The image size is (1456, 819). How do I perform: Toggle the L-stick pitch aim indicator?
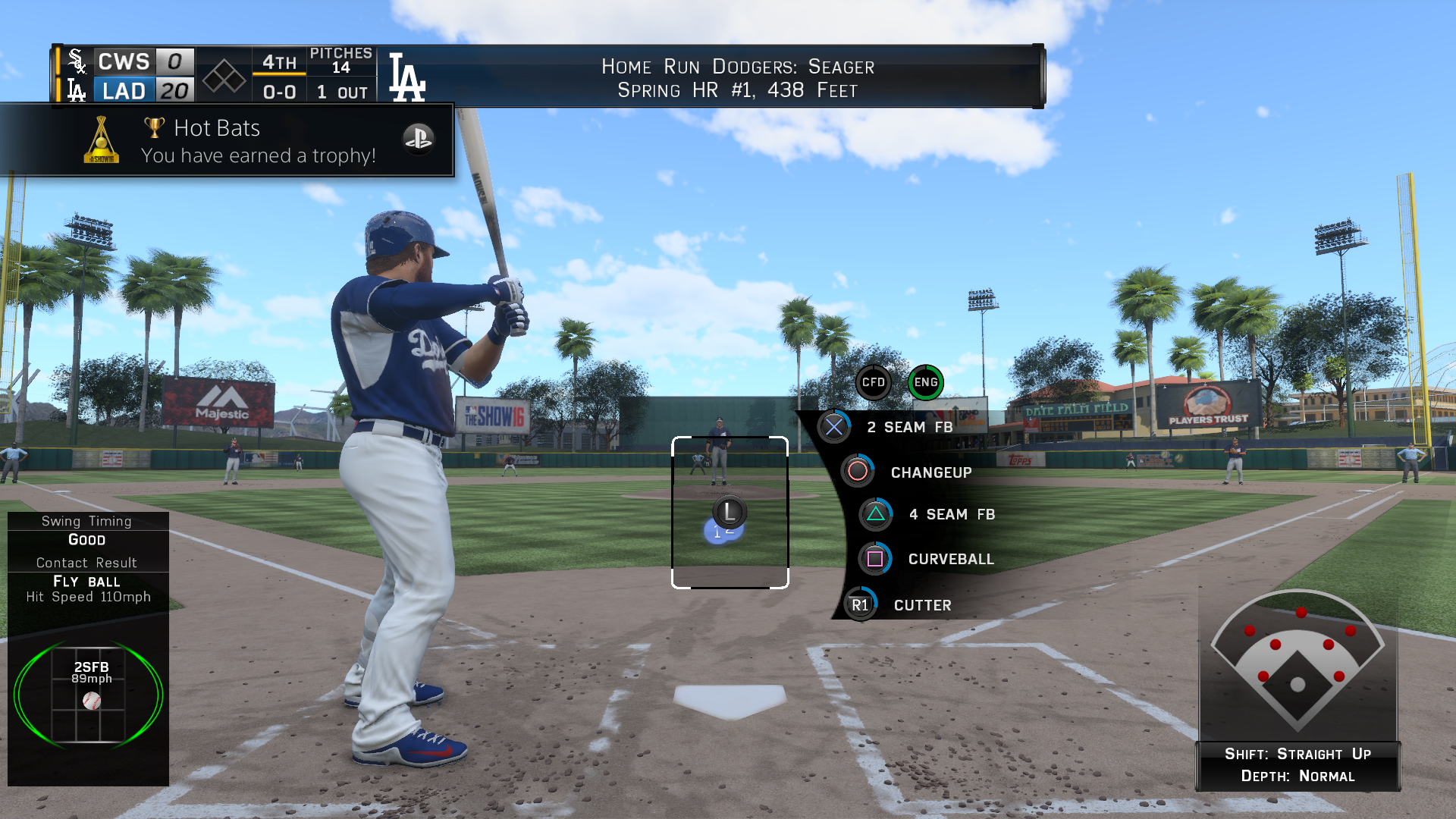(730, 511)
